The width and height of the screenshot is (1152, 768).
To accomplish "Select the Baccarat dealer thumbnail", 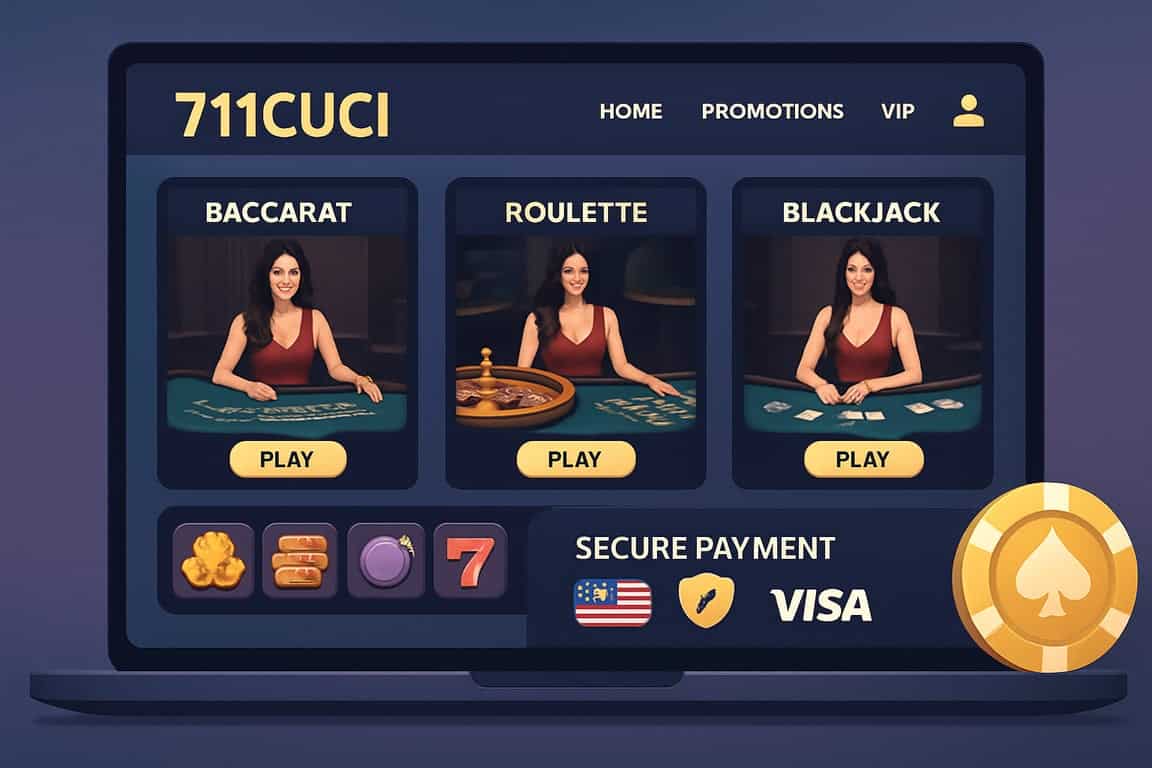I will [287, 334].
